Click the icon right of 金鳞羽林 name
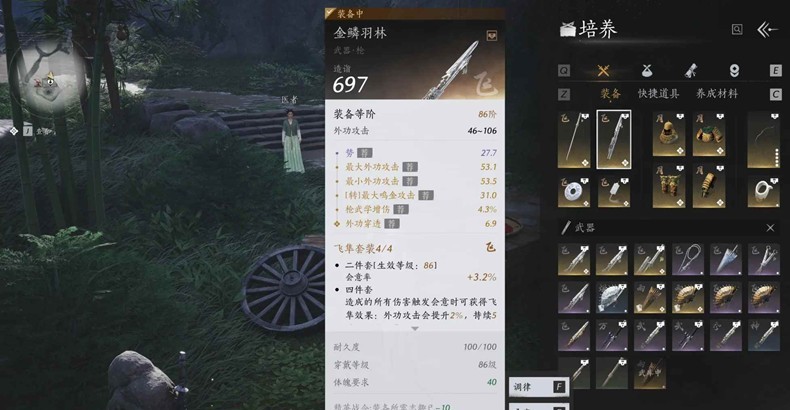Screen dimensions: 790x410 492,34
